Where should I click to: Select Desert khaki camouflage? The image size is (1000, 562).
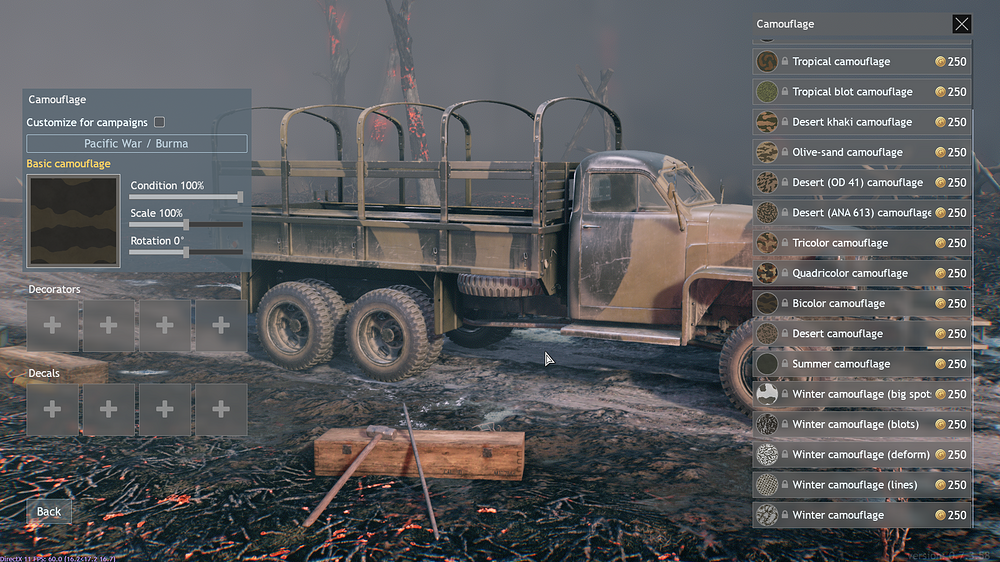tap(852, 122)
